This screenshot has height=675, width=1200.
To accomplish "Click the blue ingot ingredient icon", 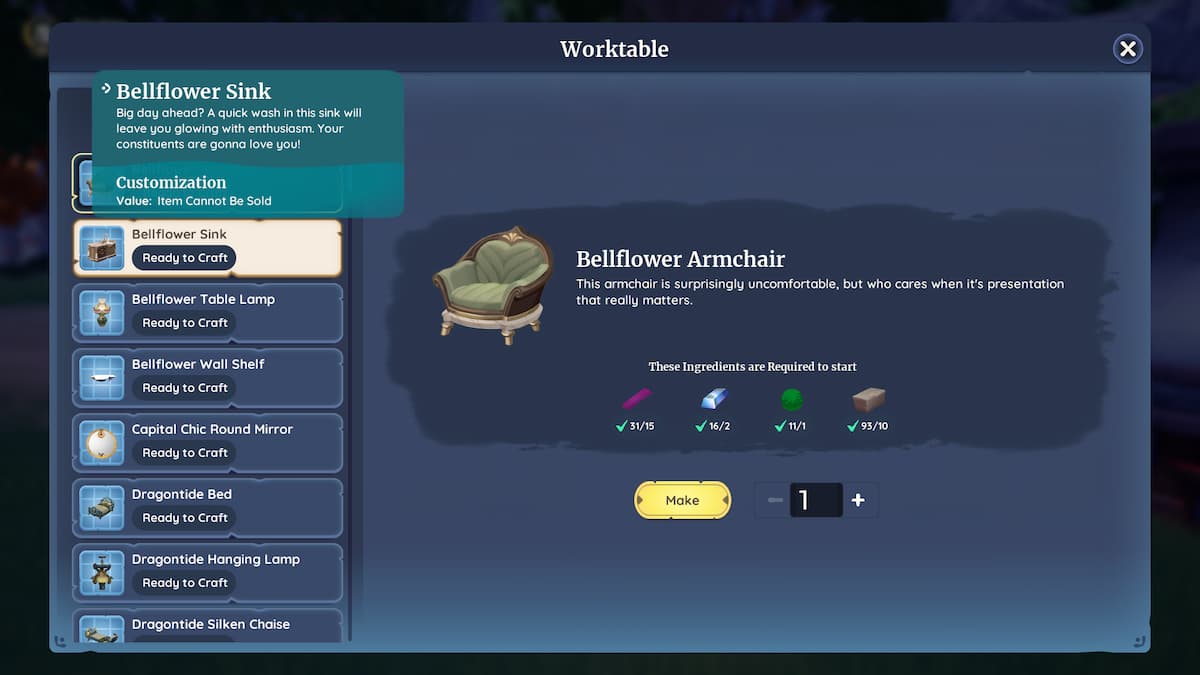I will 714,399.
